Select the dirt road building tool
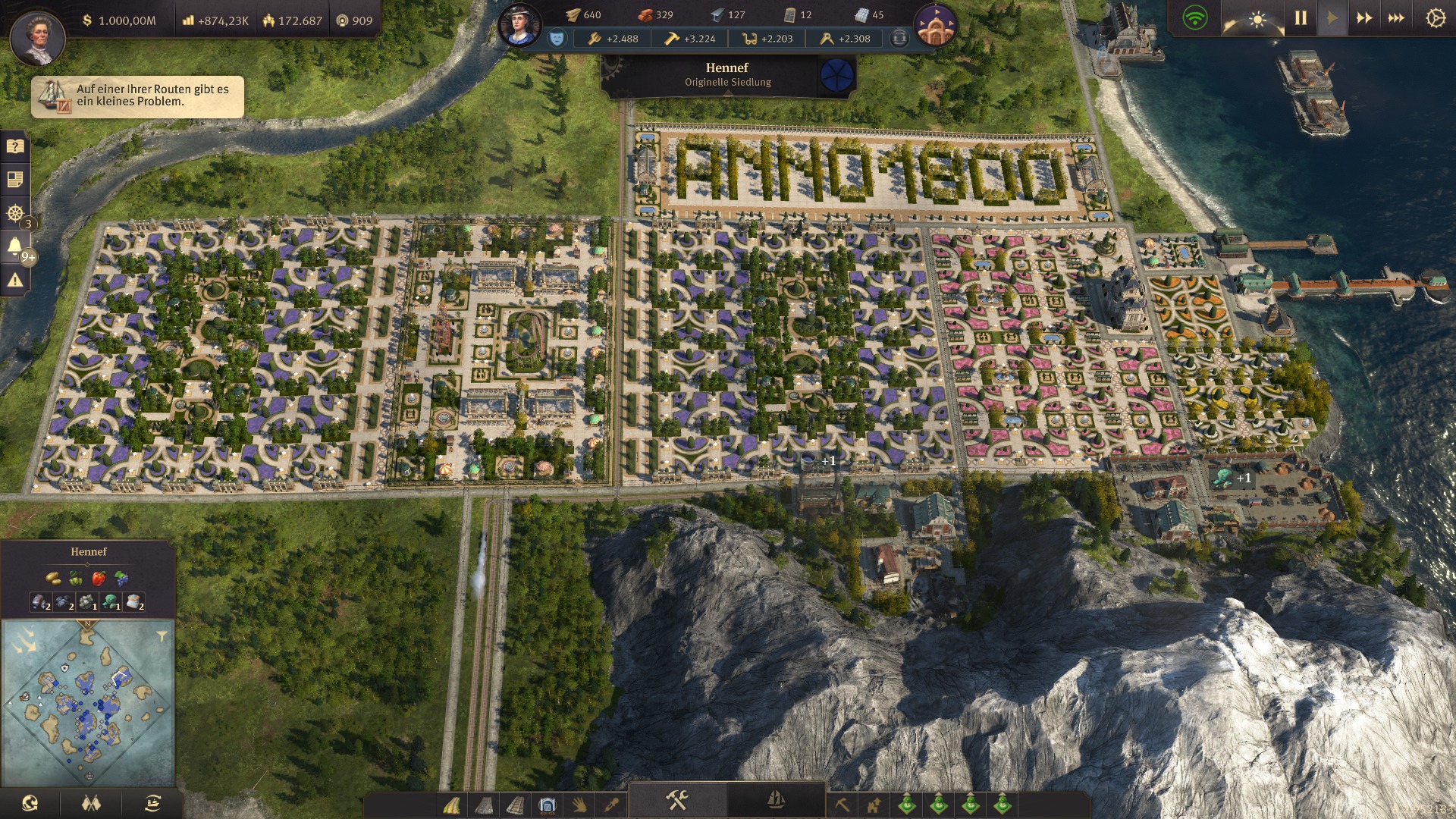The width and height of the screenshot is (1456, 819). coord(451,805)
